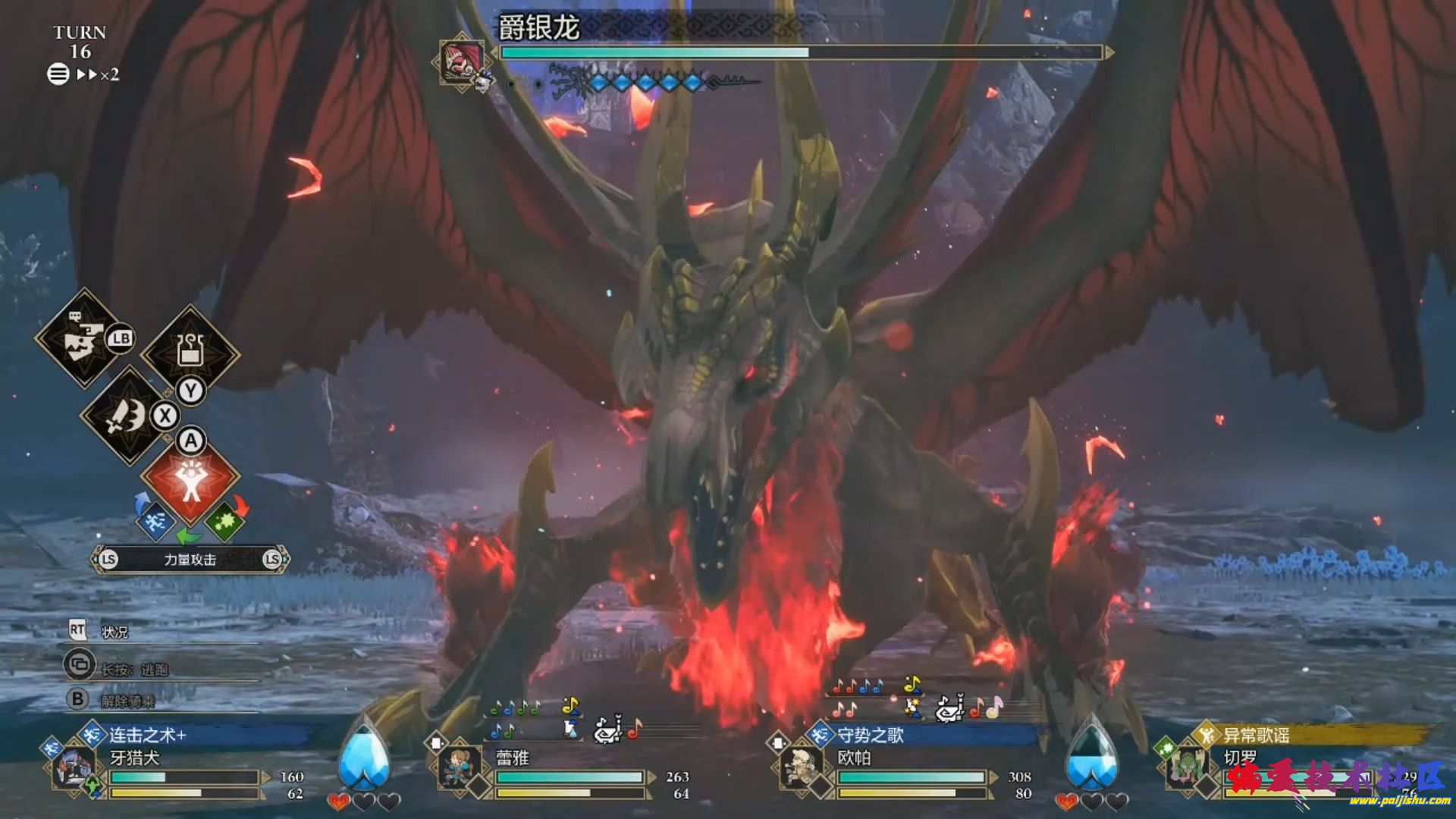The image size is (1456, 819).
Task: Select the 牙猎犬 party portrait
Action: [x=74, y=767]
